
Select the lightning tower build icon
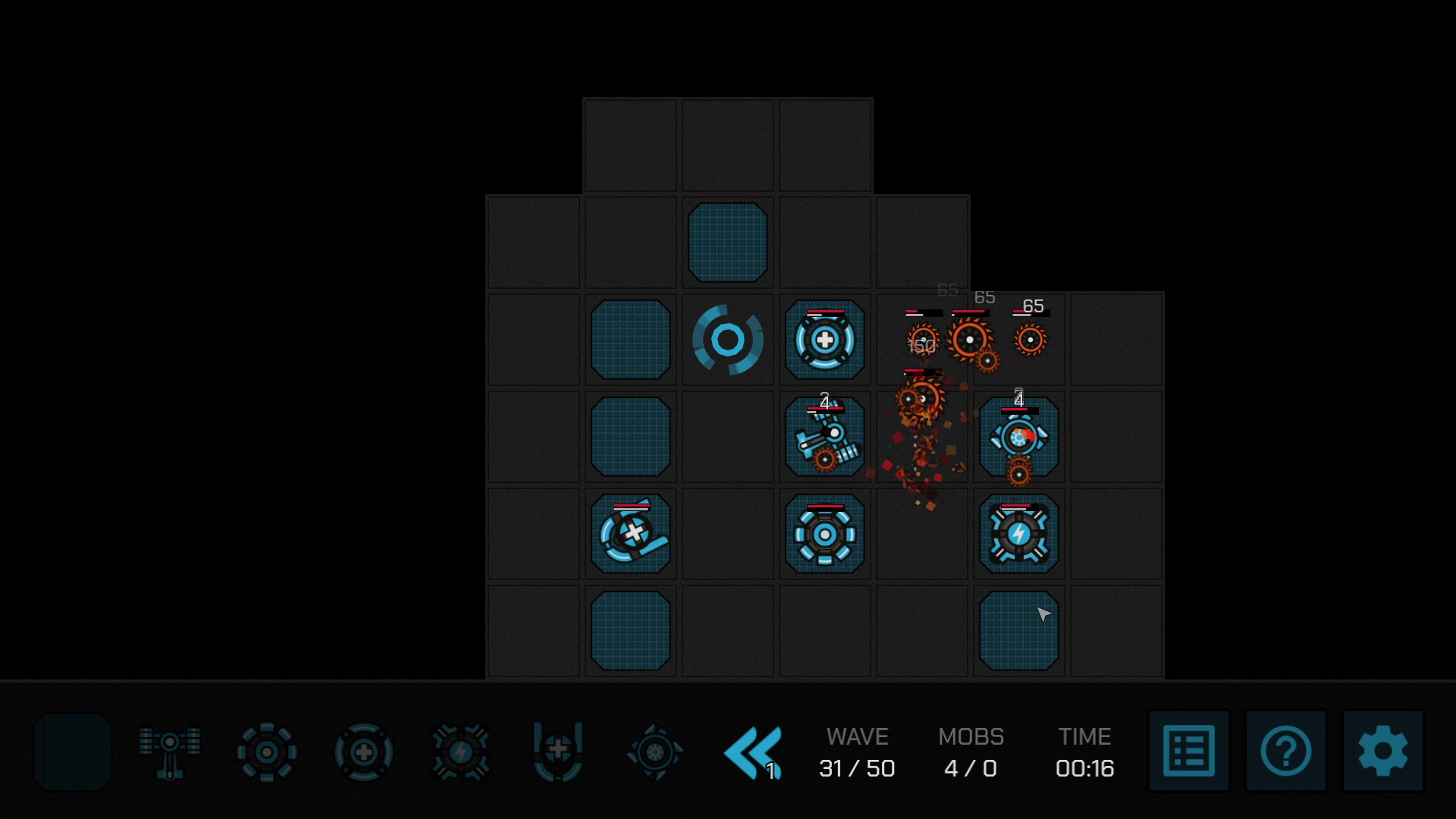point(460,751)
